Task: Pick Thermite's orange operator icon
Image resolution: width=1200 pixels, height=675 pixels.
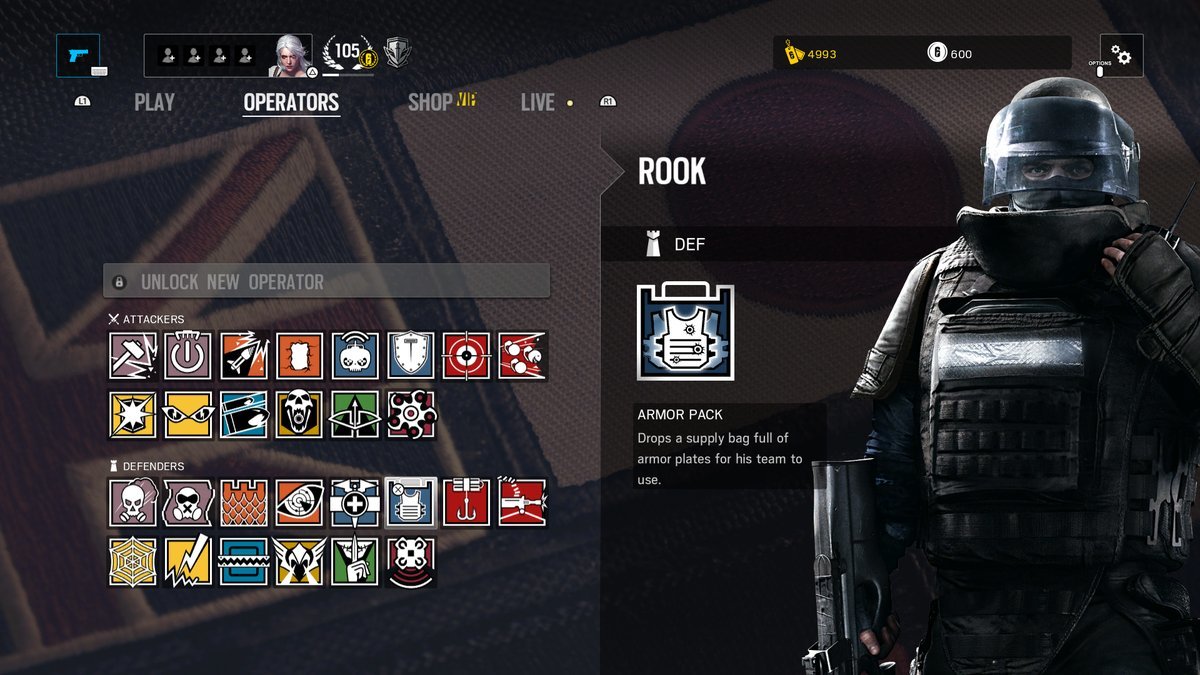Action: [x=300, y=356]
